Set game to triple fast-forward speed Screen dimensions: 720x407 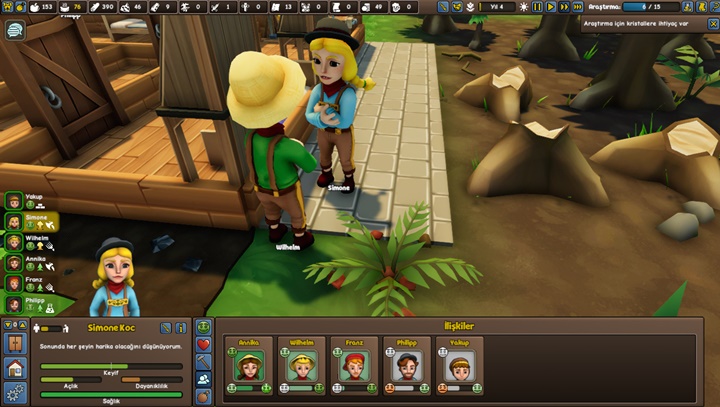(x=578, y=7)
